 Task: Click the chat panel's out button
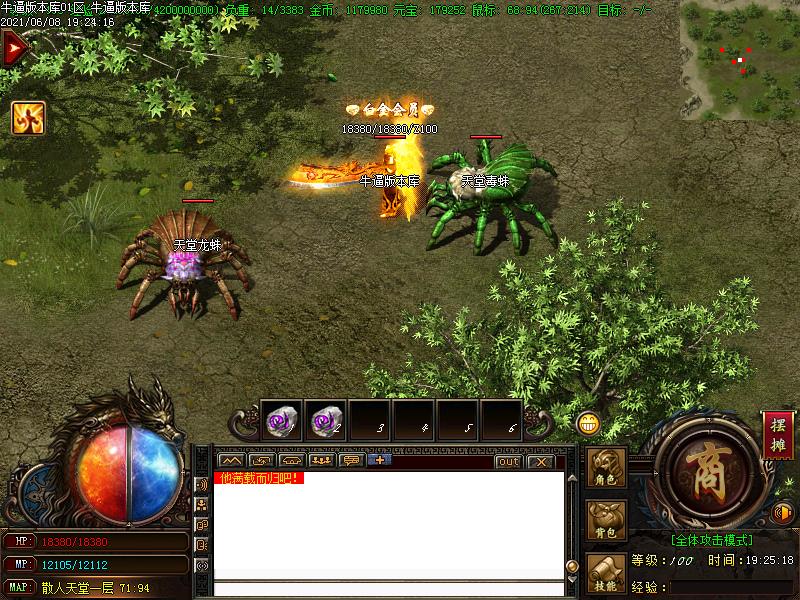click(508, 461)
